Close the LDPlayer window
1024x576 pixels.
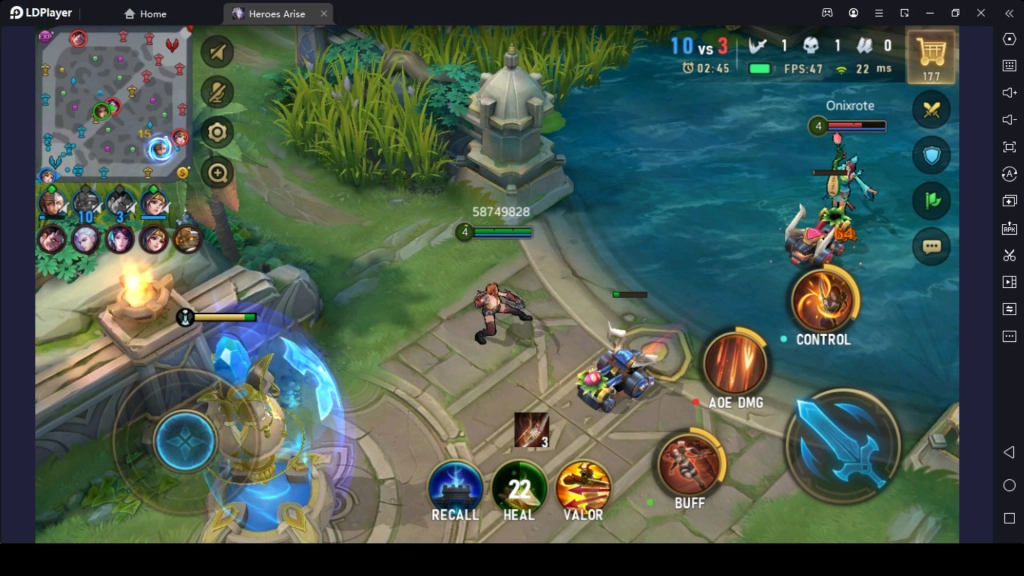[x=981, y=13]
